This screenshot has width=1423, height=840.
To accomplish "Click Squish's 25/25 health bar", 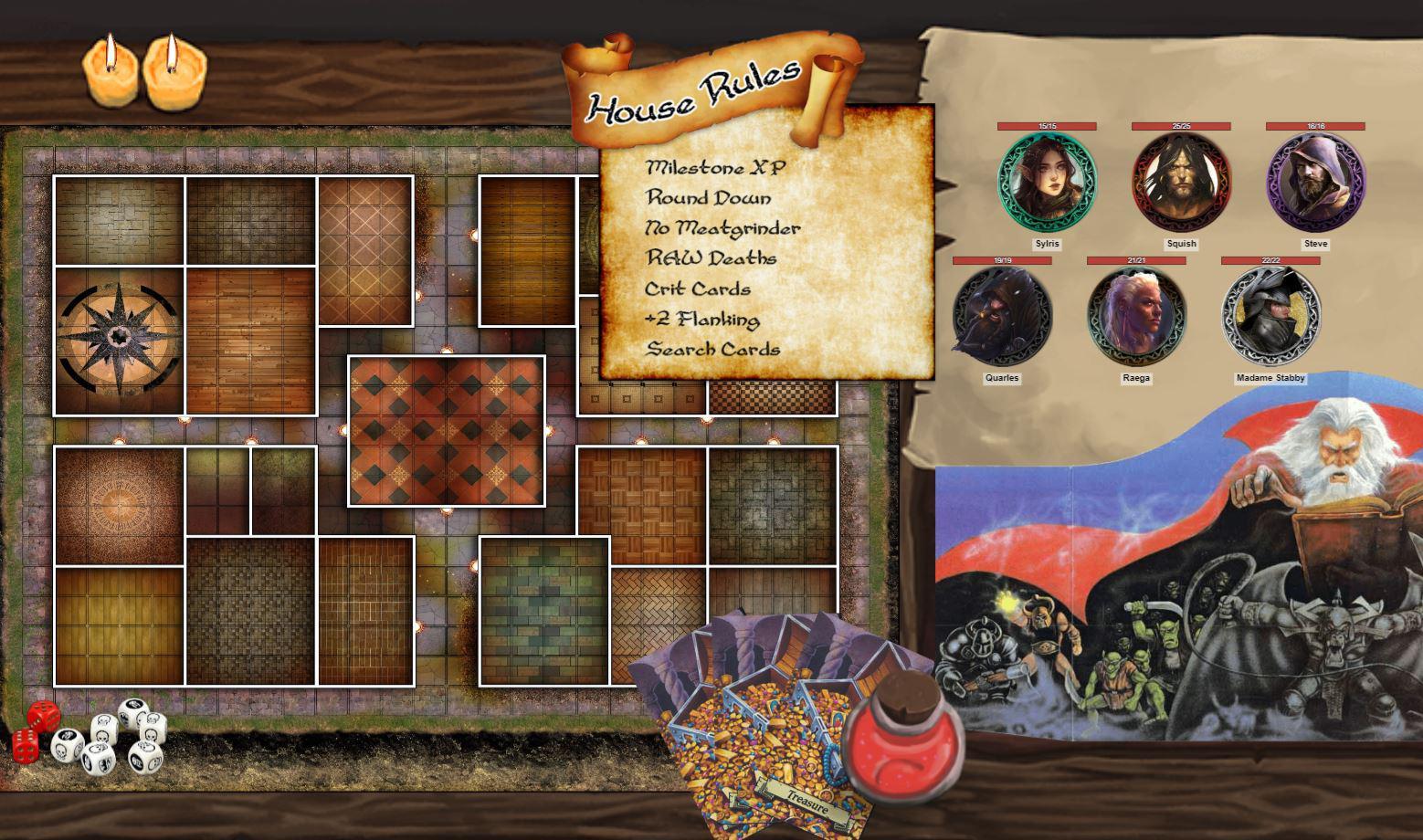I will [1179, 126].
